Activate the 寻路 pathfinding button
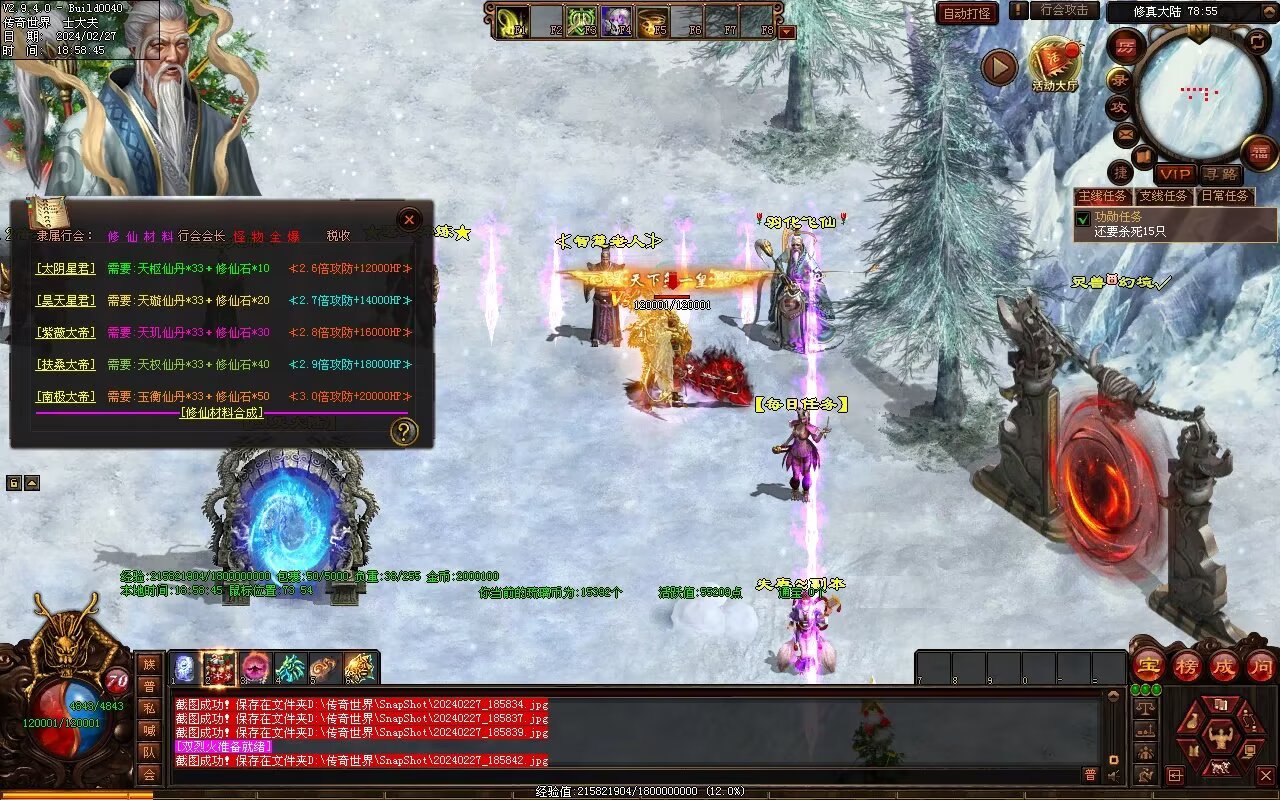The height and width of the screenshot is (800, 1280). [x=1220, y=174]
